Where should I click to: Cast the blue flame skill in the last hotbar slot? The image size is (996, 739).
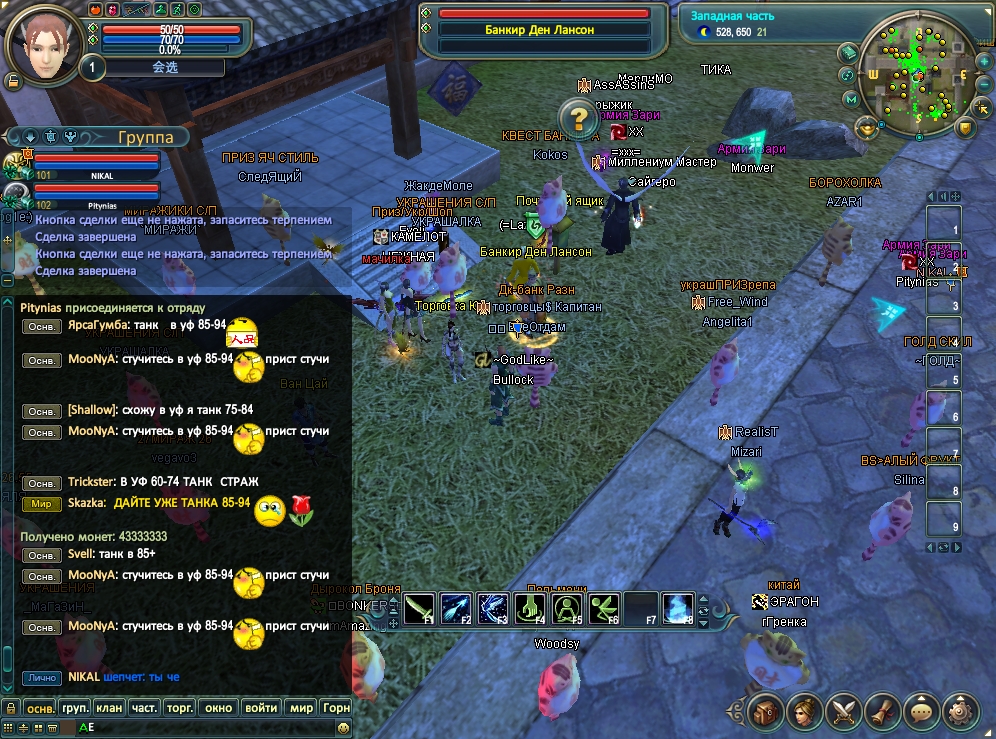(679, 608)
